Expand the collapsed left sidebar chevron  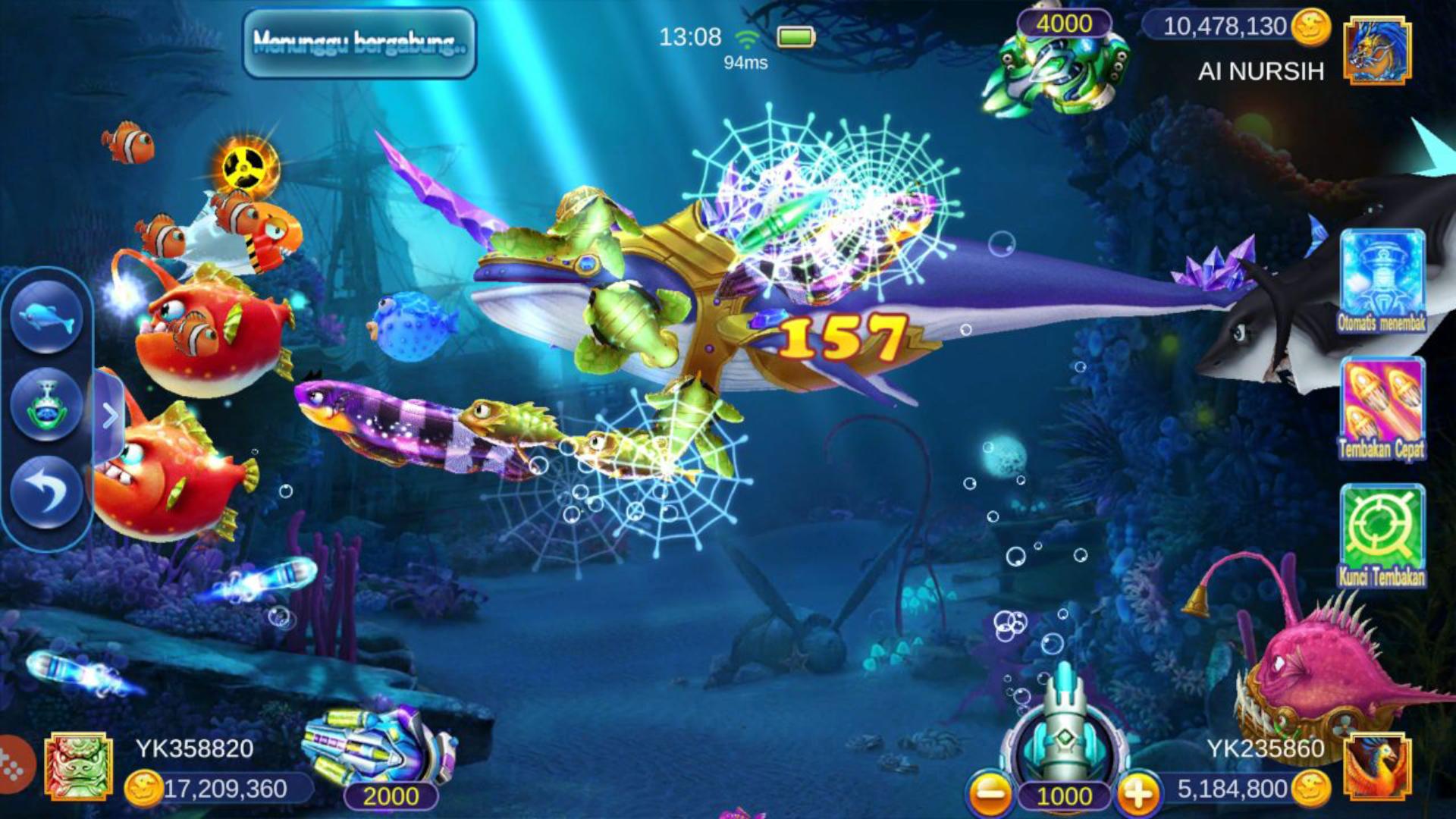111,413
